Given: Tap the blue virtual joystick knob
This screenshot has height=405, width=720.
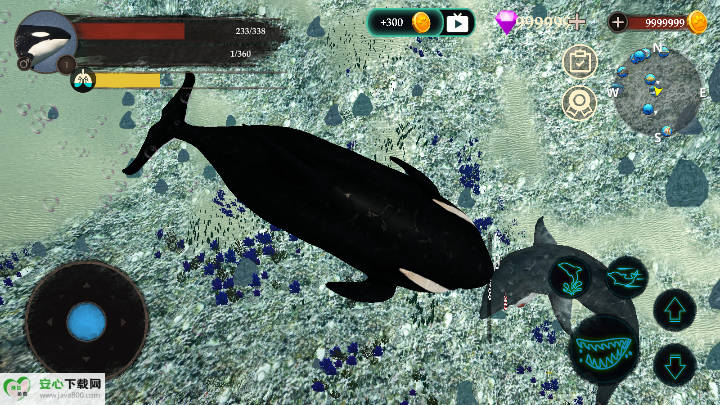Looking at the screenshot, I should point(87,322).
